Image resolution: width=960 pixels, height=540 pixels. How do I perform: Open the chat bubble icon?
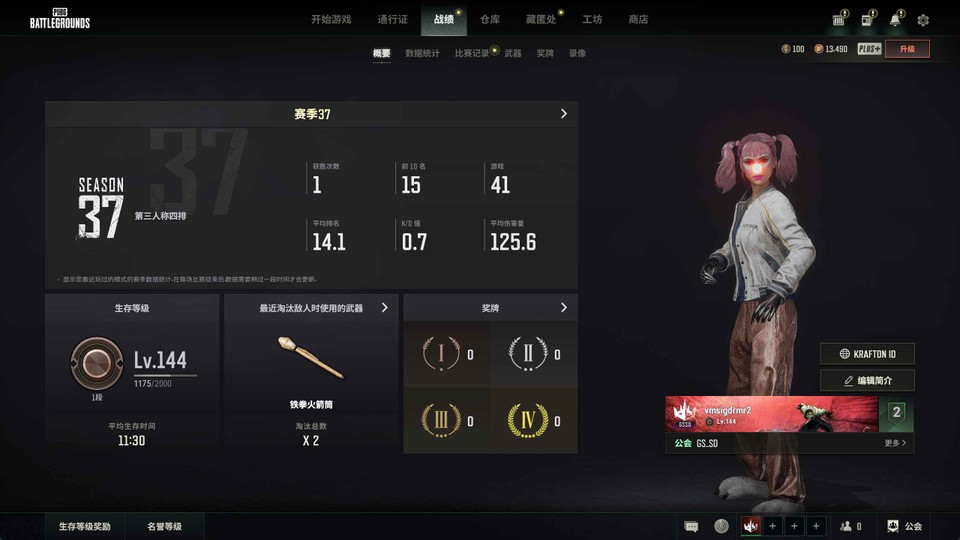tap(691, 526)
